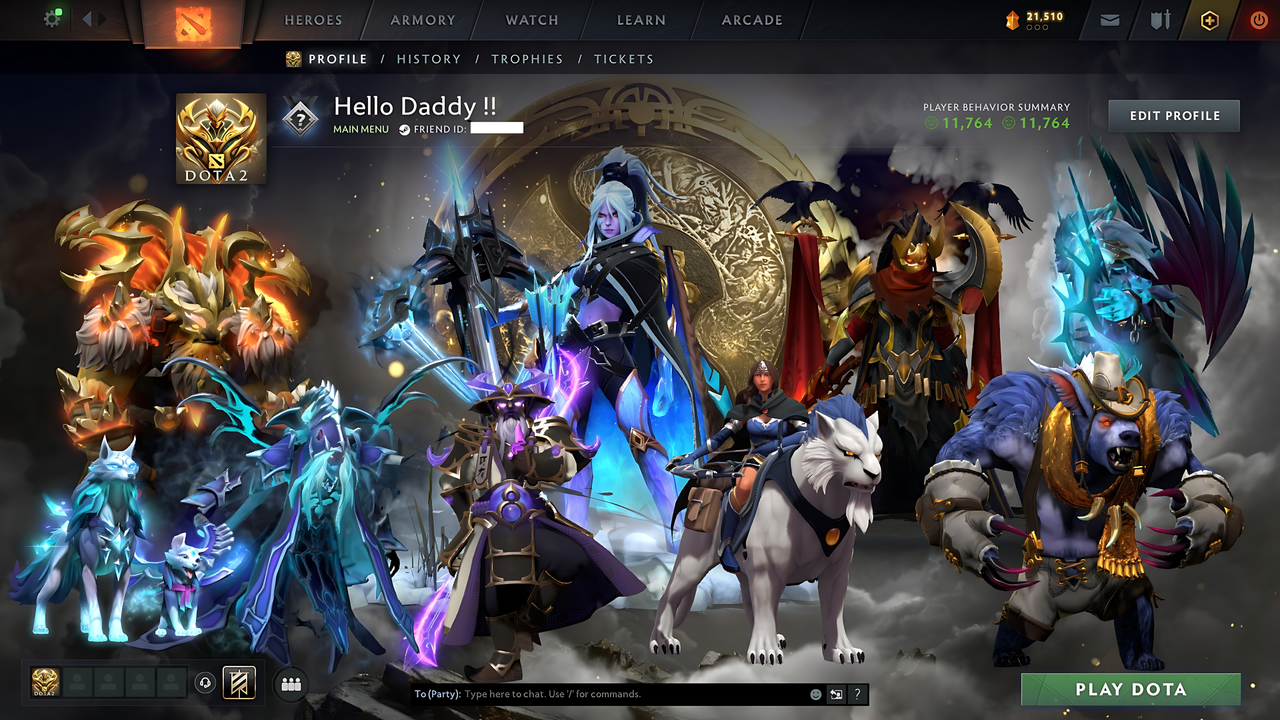1280x720 pixels.
Task: Open chat commands help with the '?' icon
Action: coord(857,693)
